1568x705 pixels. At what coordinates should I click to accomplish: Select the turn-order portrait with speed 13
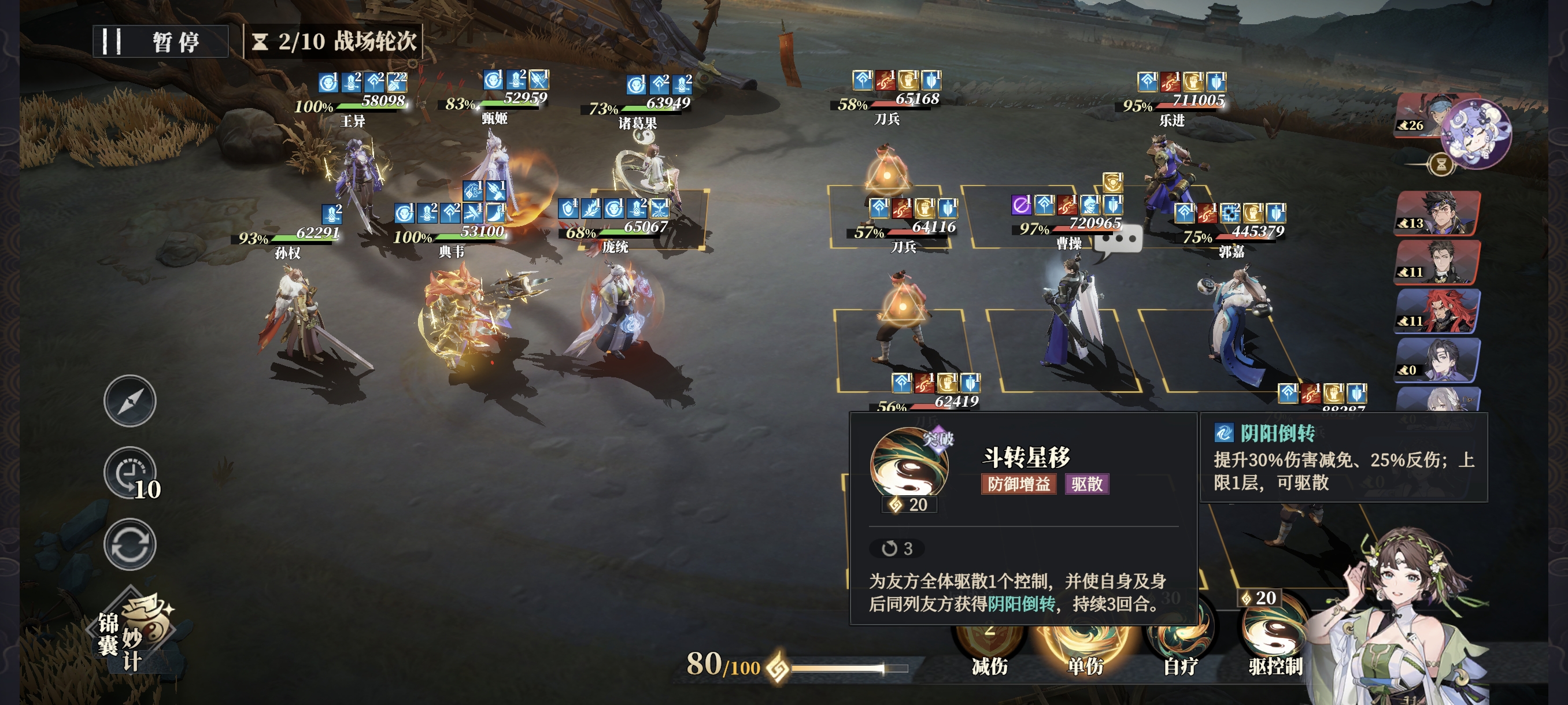click(1437, 212)
